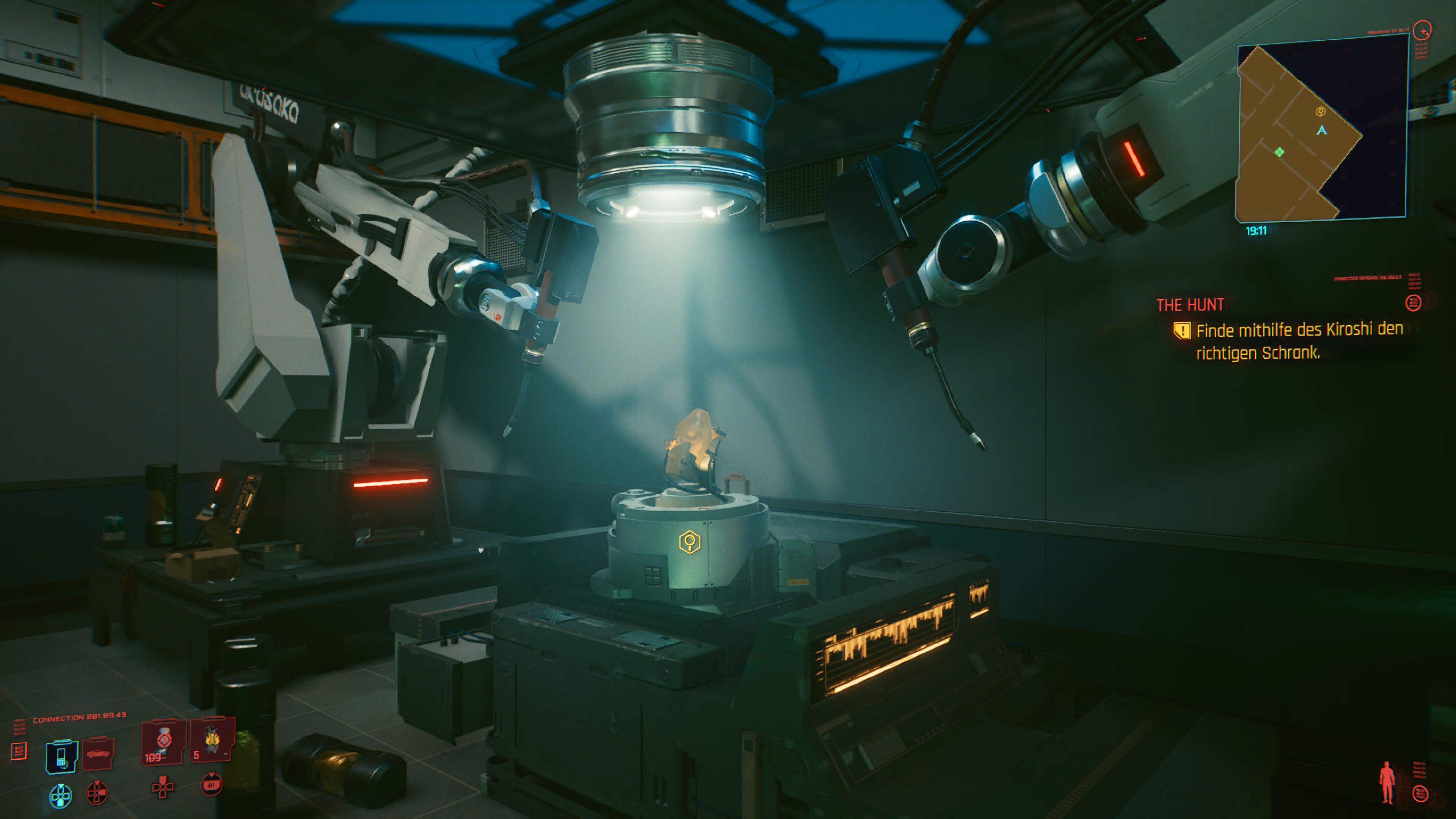This screenshot has height=819, width=1456.
Task: Open the phone slot
Action: 61,756
